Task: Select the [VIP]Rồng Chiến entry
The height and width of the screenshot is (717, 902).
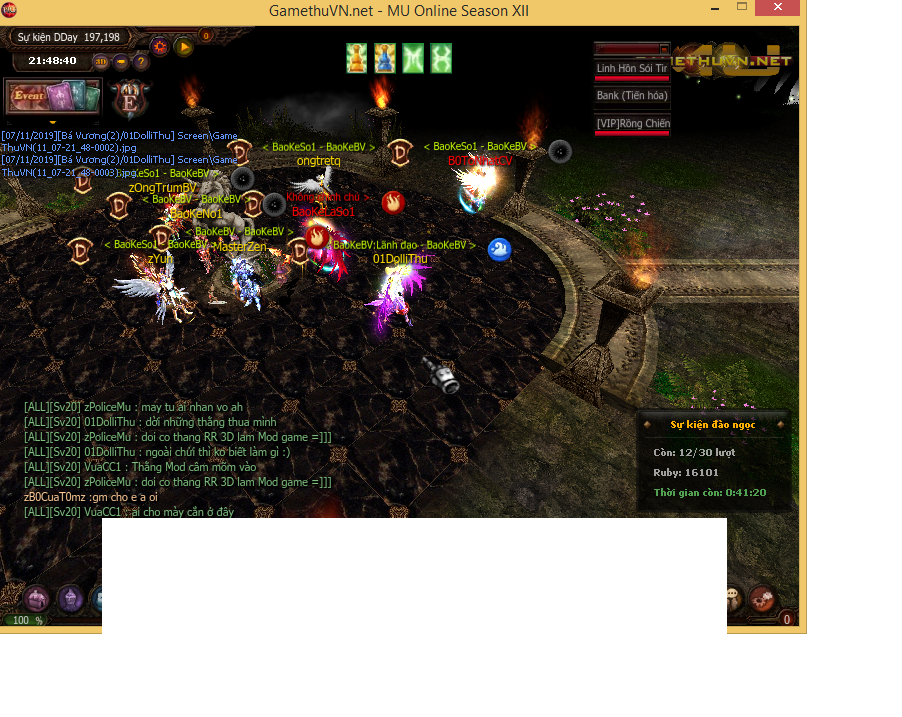Action: tap(631, 124)
